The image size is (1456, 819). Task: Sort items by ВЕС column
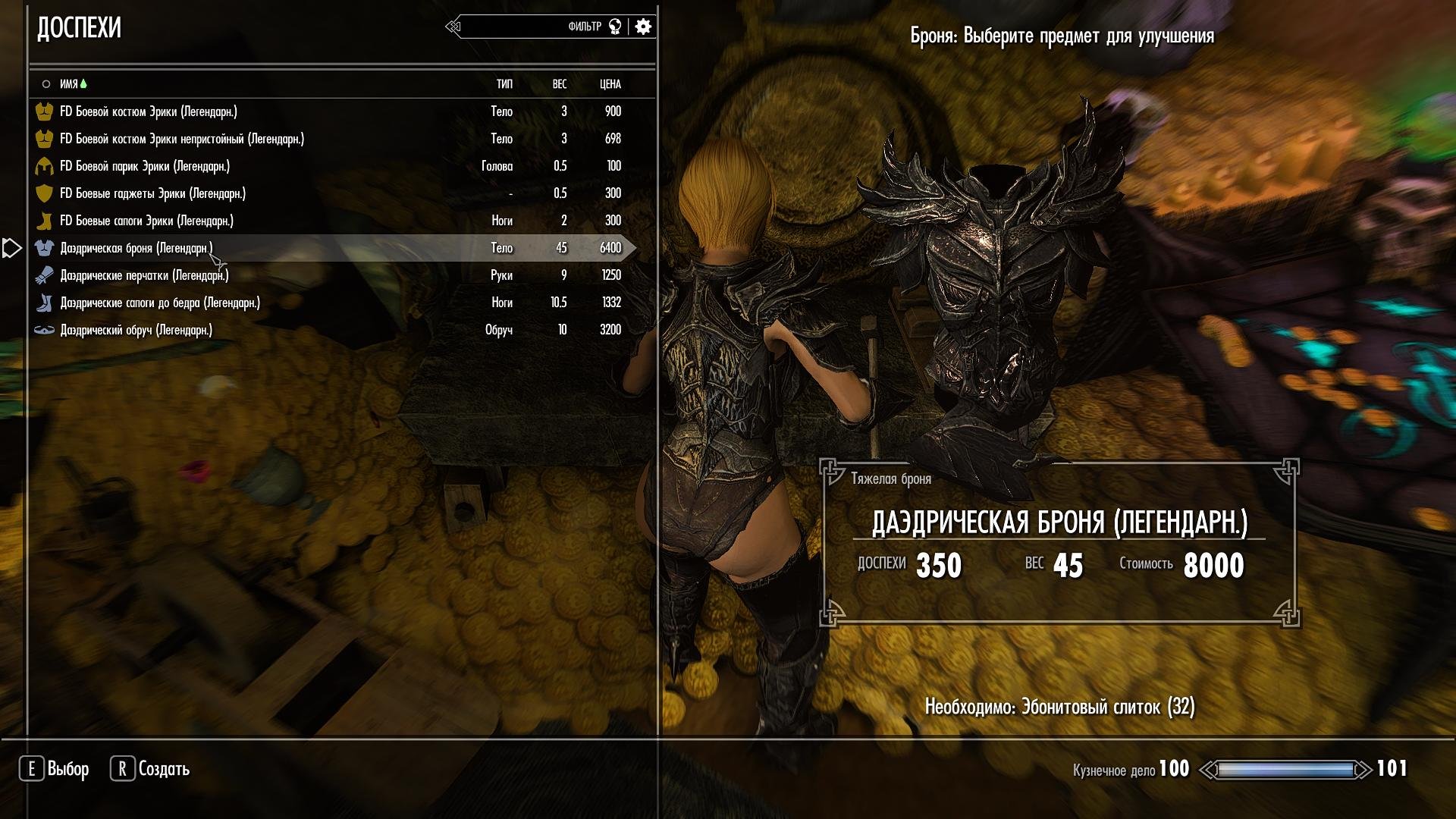tap(560, 84)
